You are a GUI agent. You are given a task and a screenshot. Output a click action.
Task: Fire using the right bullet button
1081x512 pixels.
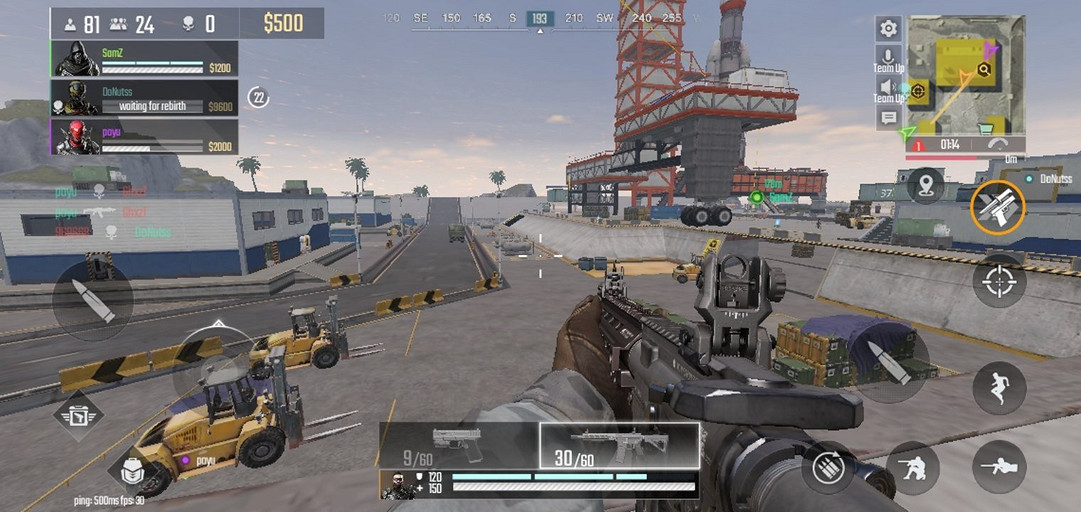[889, 362]
